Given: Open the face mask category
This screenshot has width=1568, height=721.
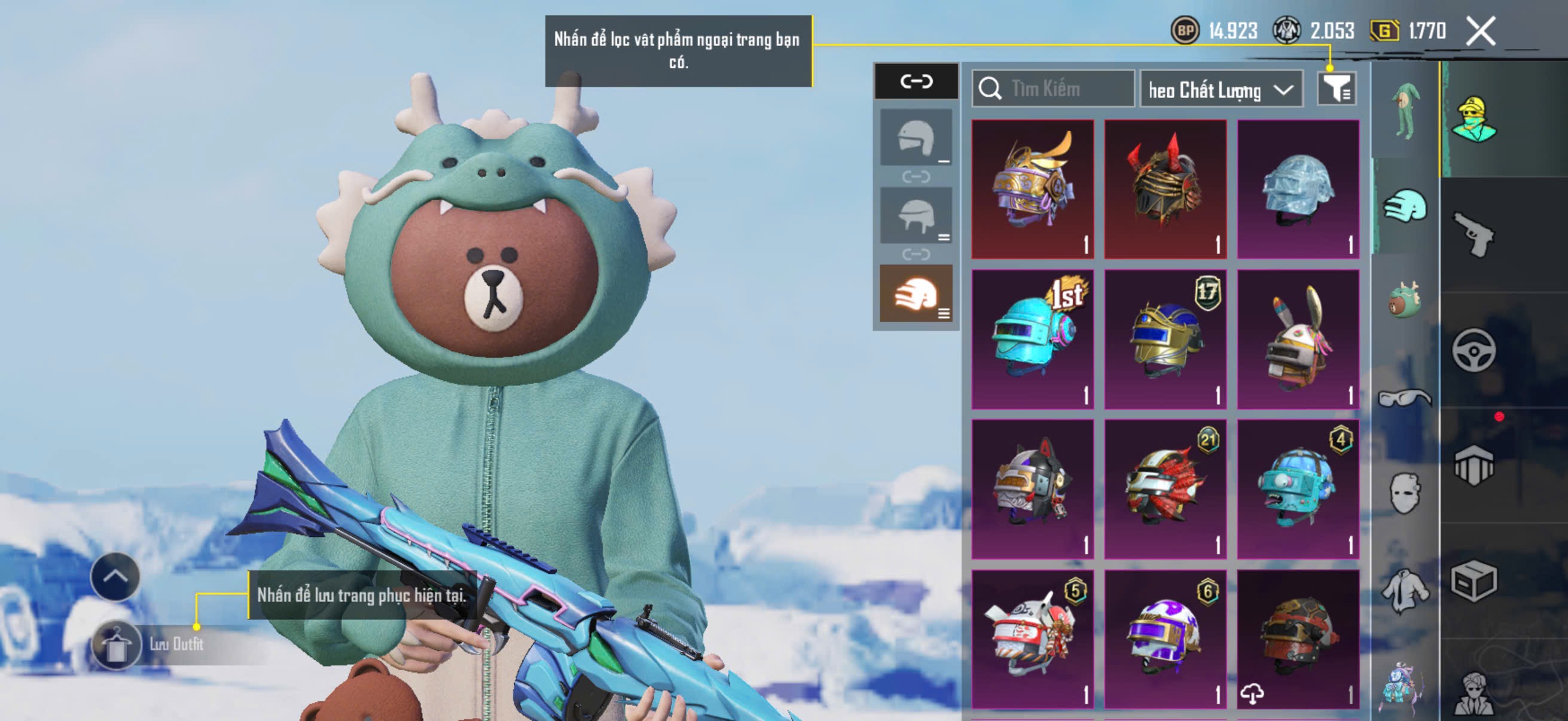Looking at the screenshot, I should (1405, 493).
